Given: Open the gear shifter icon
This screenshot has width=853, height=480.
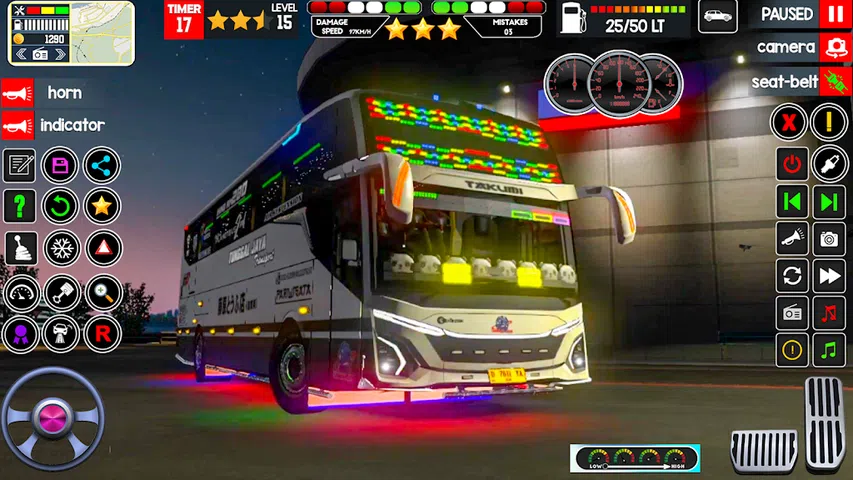Looking at the screenshot, I should point(19,248).
